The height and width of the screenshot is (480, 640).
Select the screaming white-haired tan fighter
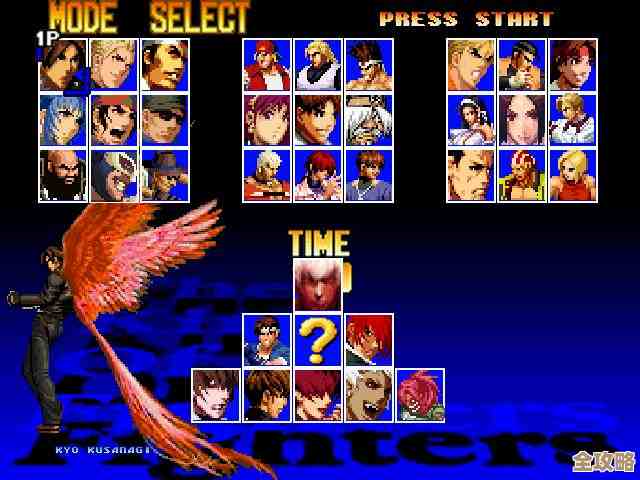[369, 395]
